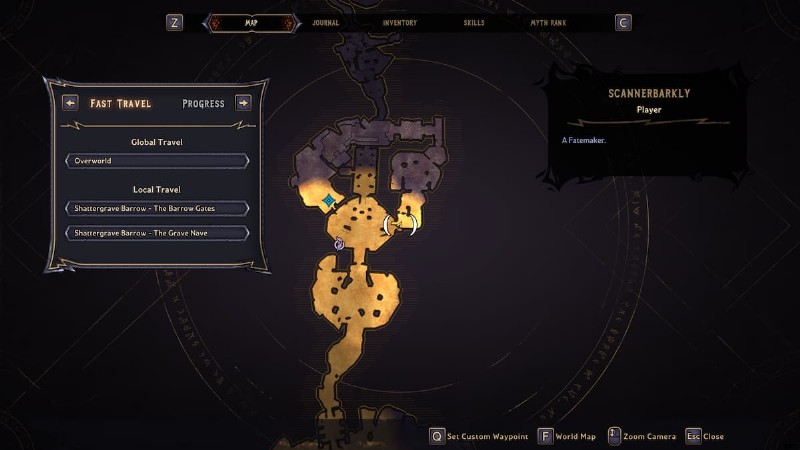The image size is (800, 450).
Task: Open the Inventory tab
Action: [x=399, y=22]
